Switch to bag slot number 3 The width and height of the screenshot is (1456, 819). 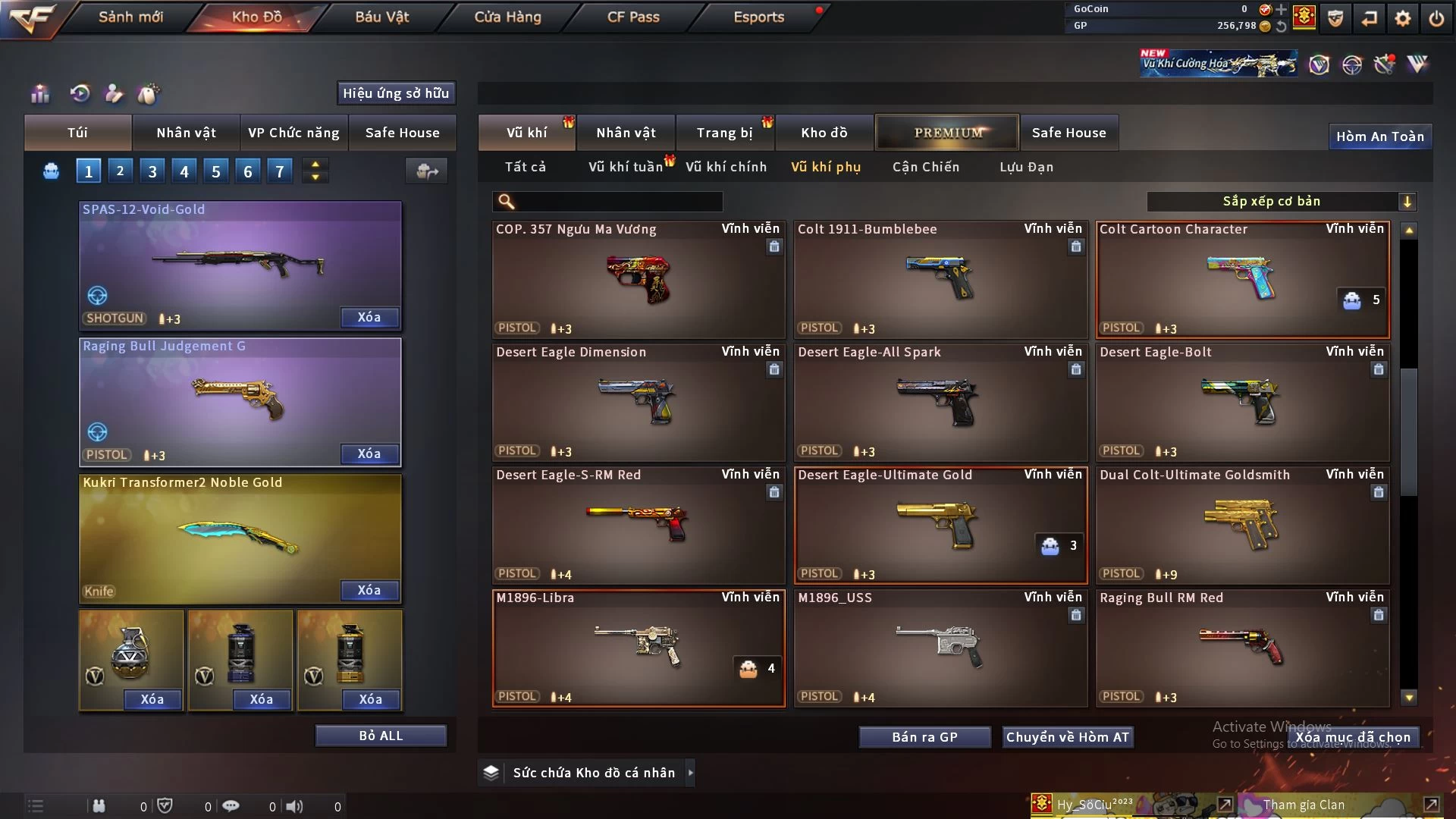tap(152, 171)
